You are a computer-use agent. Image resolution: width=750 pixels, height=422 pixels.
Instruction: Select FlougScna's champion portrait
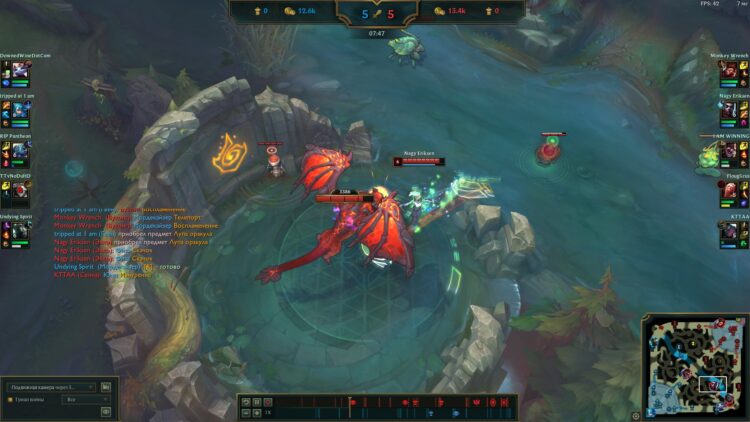[729, 187]
